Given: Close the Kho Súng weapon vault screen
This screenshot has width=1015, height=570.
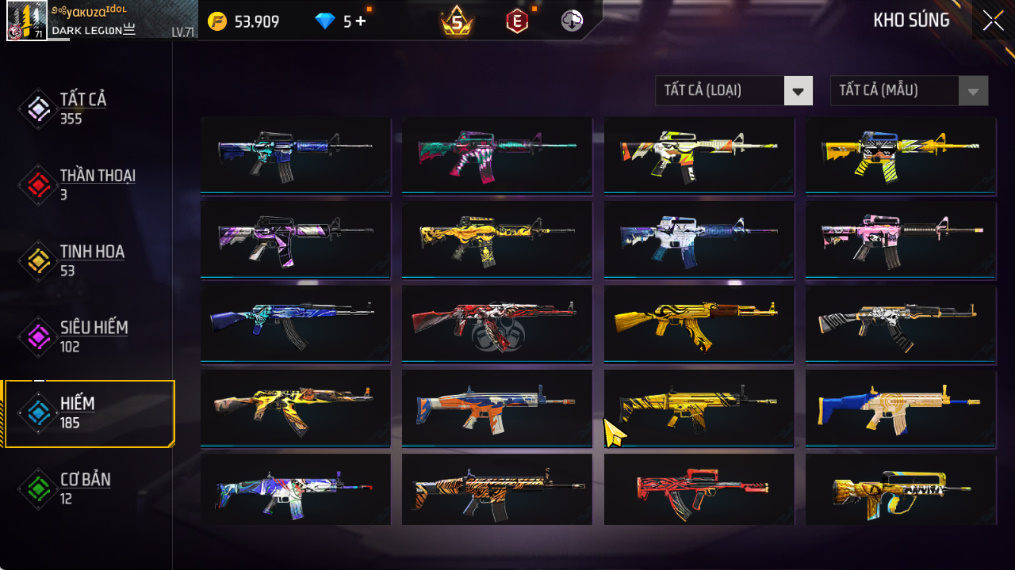Looking at the screenshot, I should tap(992, 21).
